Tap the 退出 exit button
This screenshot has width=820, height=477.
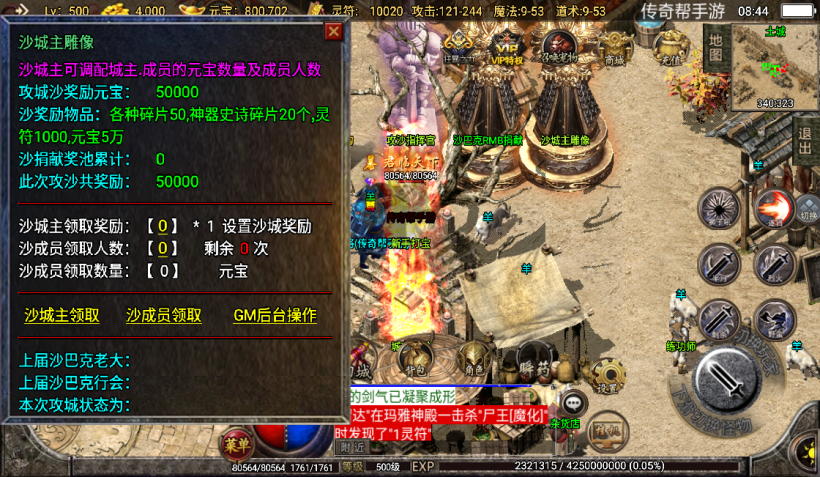pyautogui.click(x=806, y=141)
